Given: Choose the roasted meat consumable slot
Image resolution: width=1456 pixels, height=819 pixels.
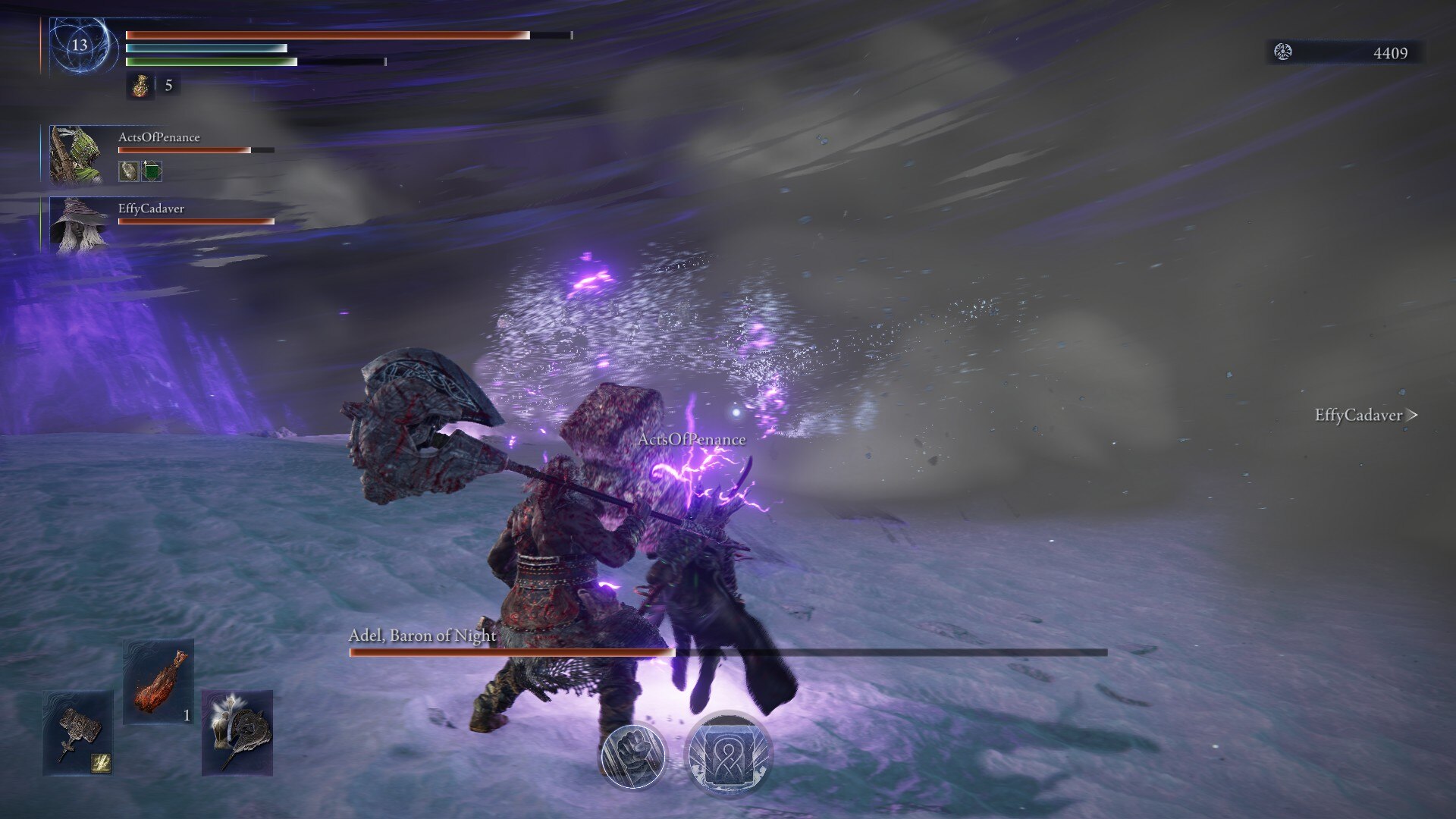Looking at the screenshot, I should coord(158,680).
